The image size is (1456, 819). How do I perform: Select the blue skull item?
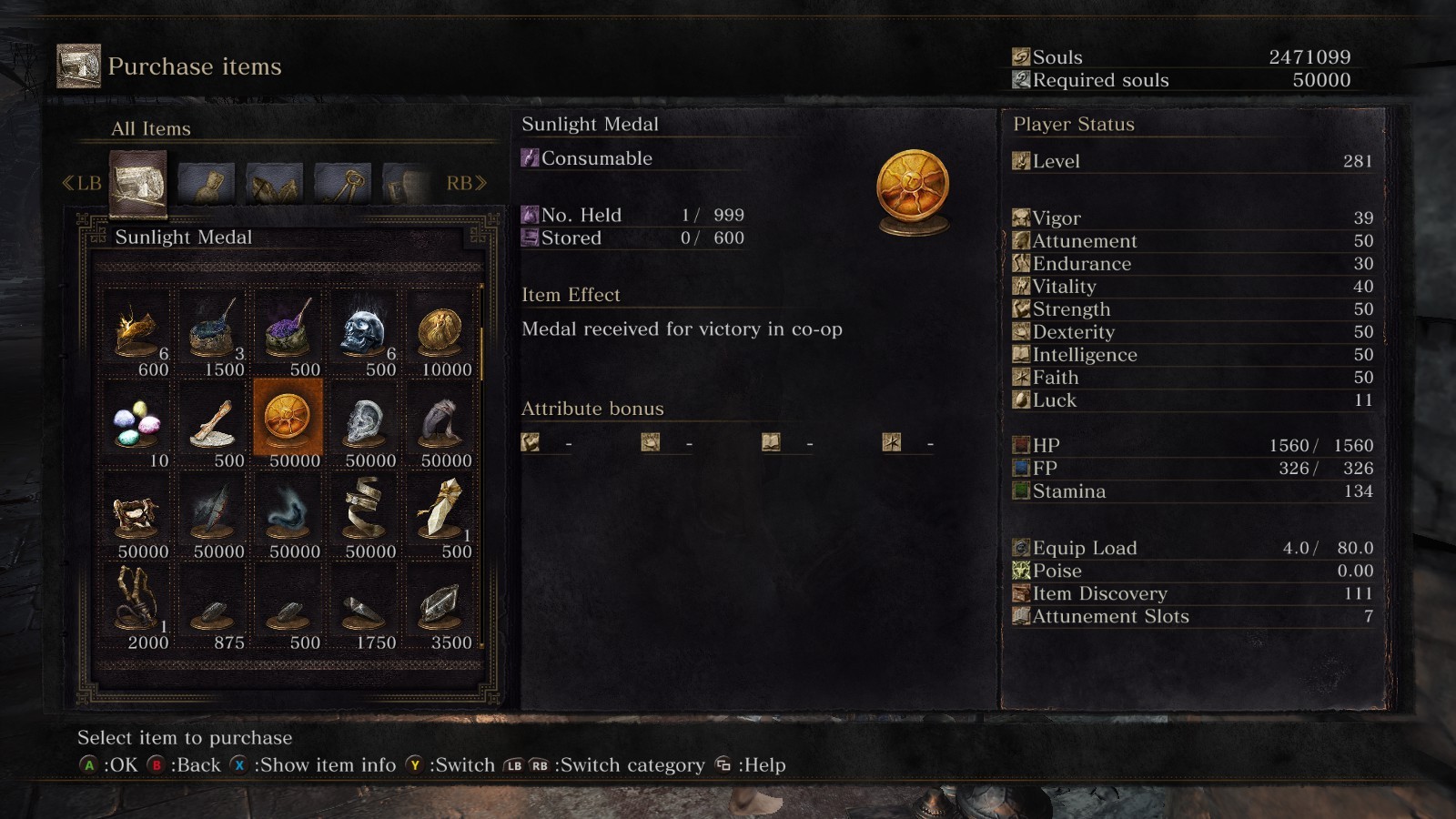click(364, 331)
